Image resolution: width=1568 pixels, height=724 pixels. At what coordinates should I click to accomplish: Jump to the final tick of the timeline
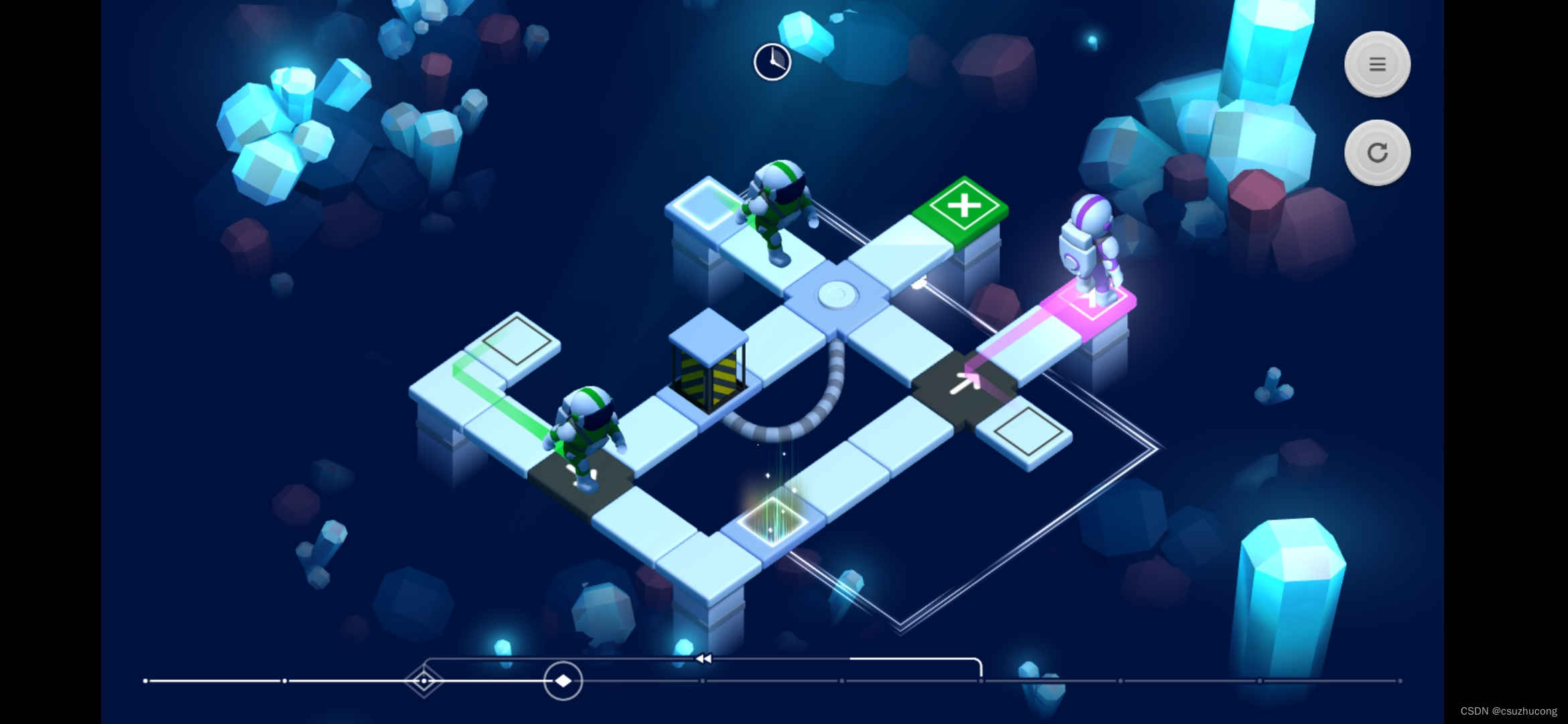pos(1399,681)
